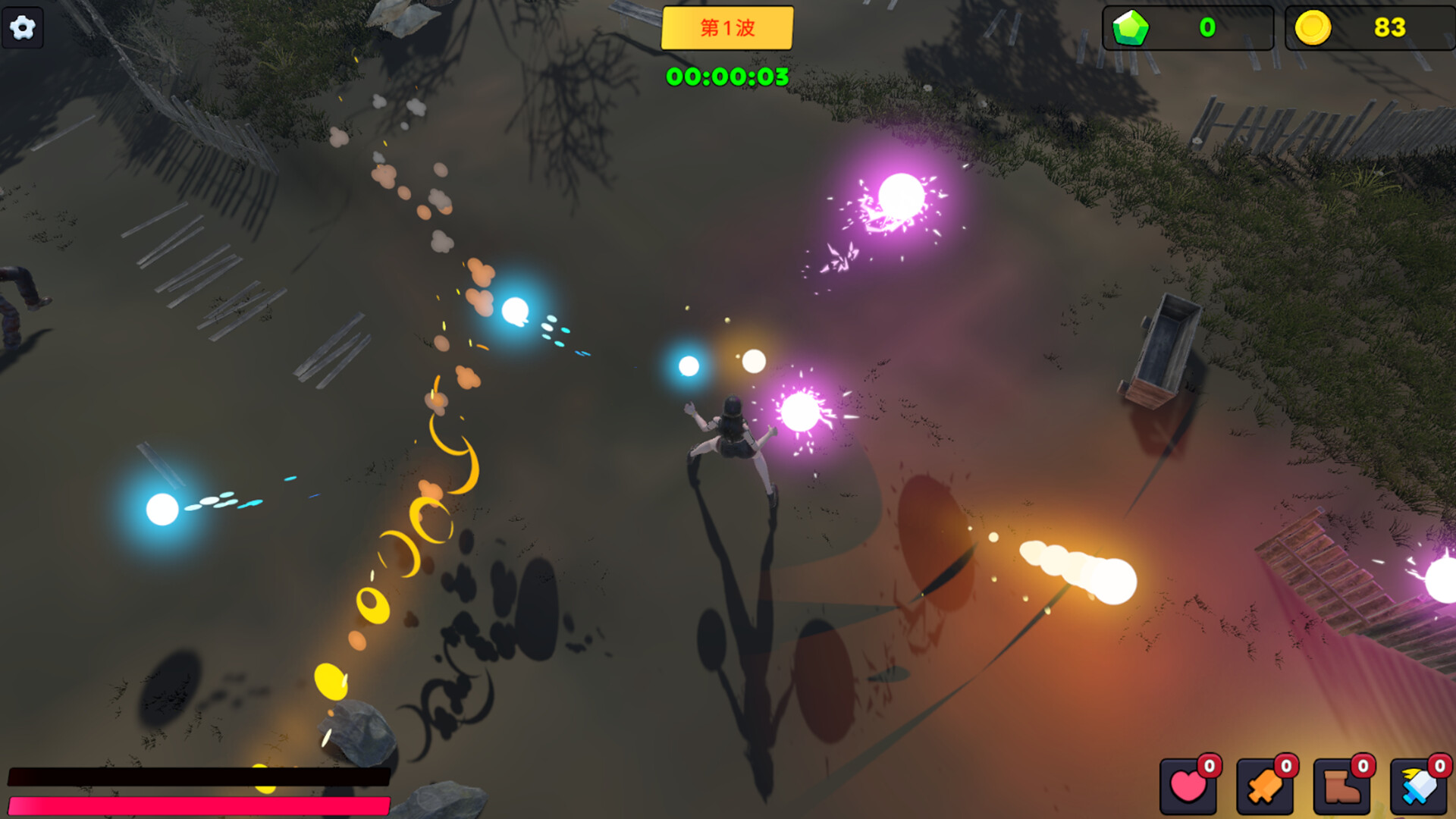Click the 第1波 wave banner

point(727,28)
